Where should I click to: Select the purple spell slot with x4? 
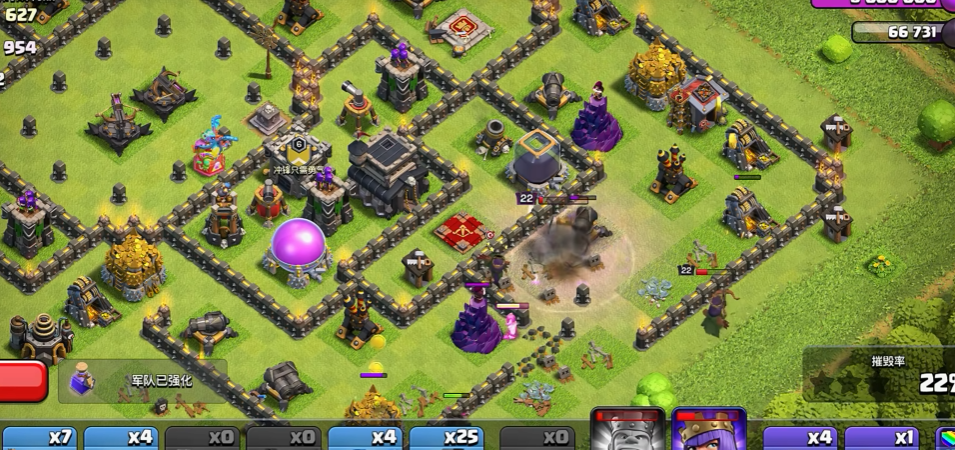pyautogui.click(x=800, y=438)
